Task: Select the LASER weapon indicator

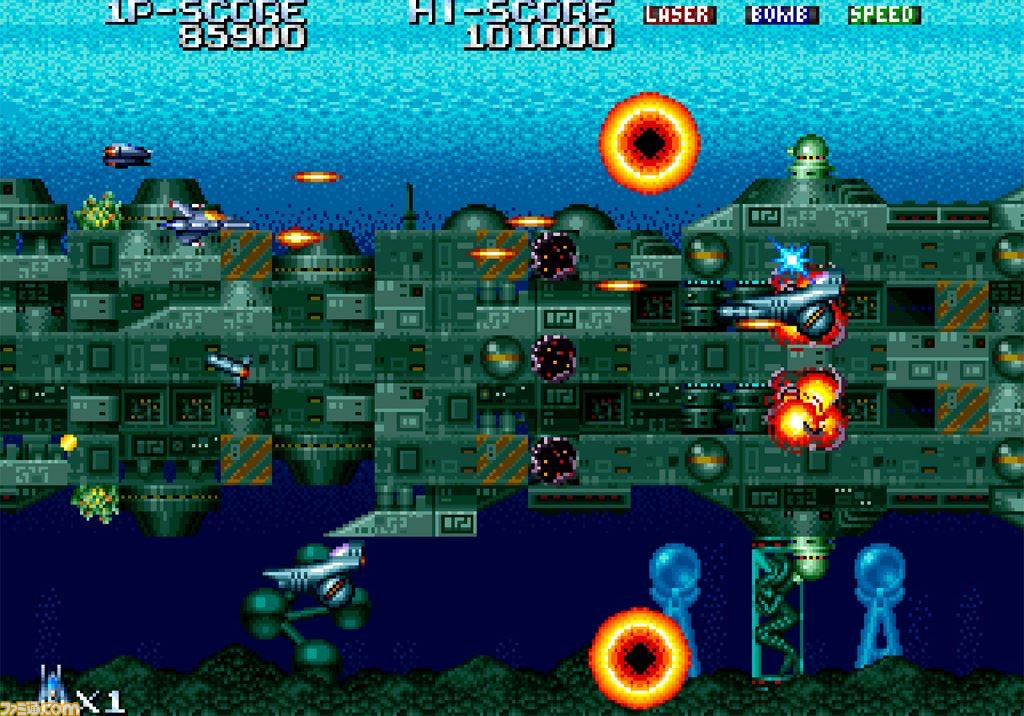Action: (x=680, y=15)
